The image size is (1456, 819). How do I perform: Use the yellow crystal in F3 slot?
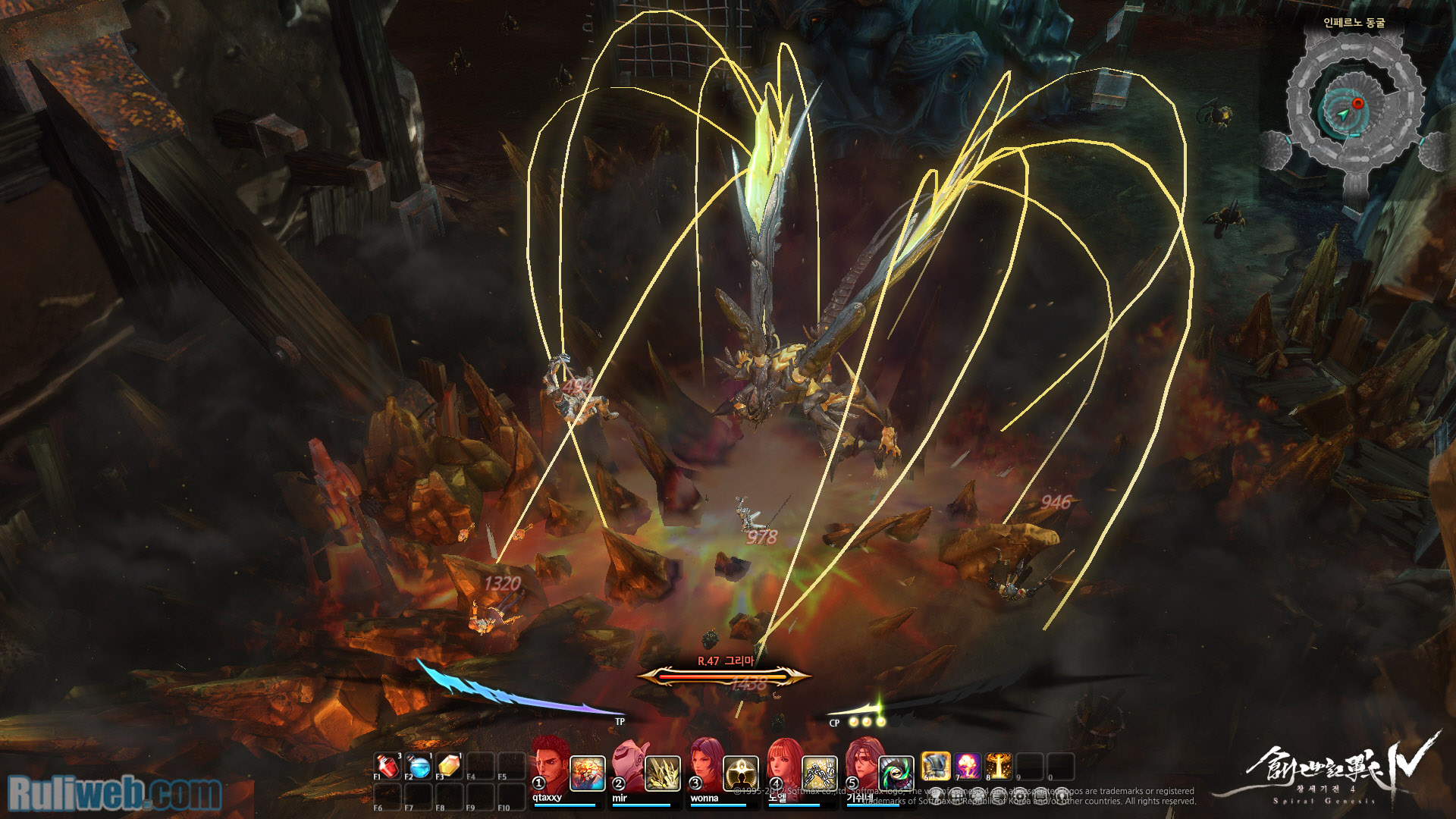pyautogui.click(x=449, y=767)
